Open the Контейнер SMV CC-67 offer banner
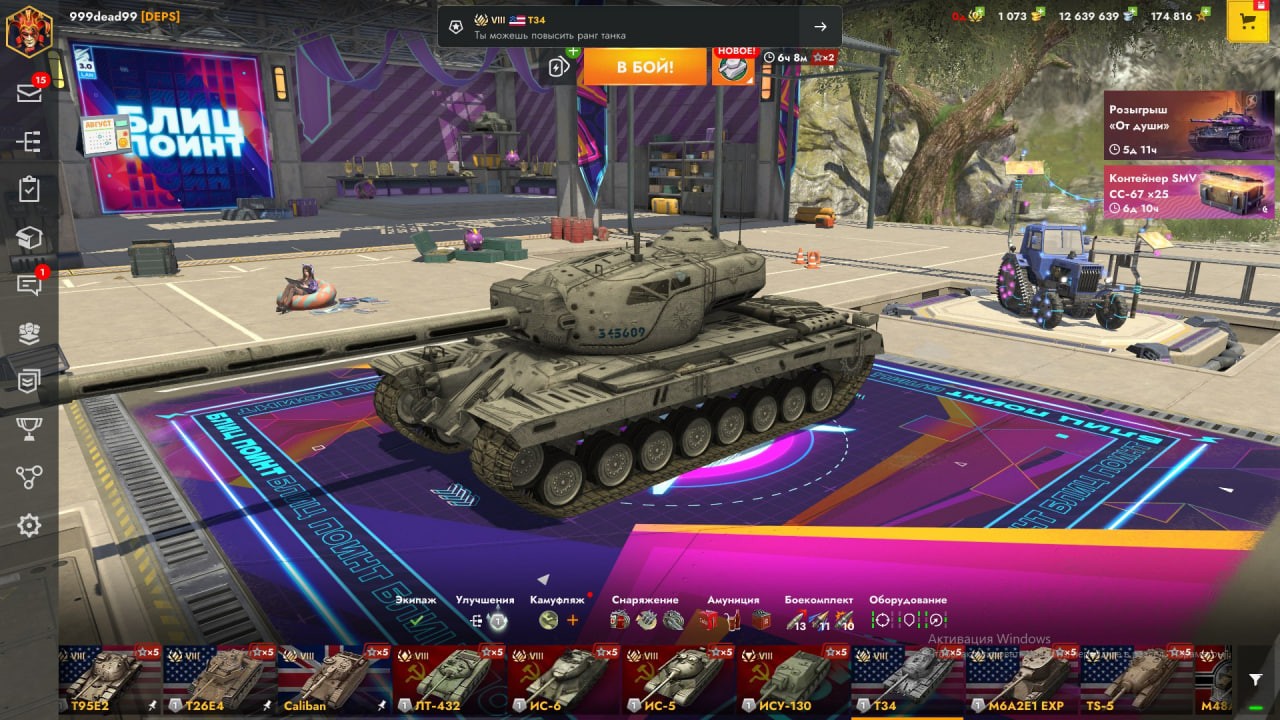Screen dimensions: 1280x720 coord(1189,192)
